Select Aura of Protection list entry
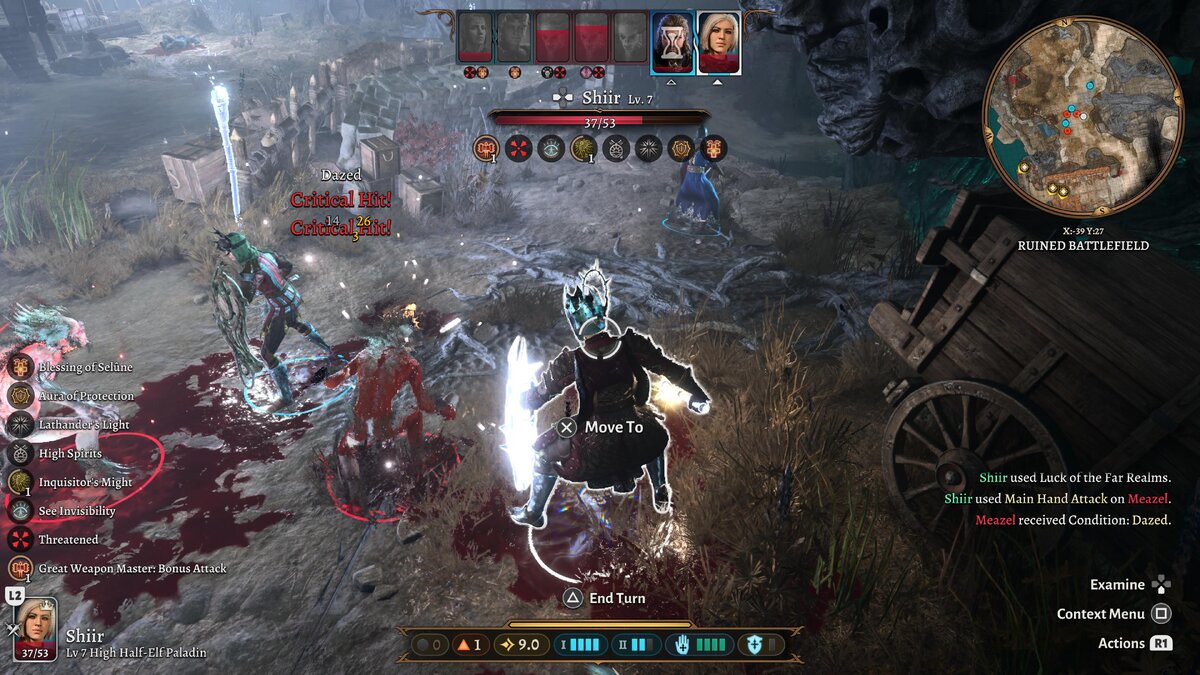The image size is (1200, 675). (86, 396)
